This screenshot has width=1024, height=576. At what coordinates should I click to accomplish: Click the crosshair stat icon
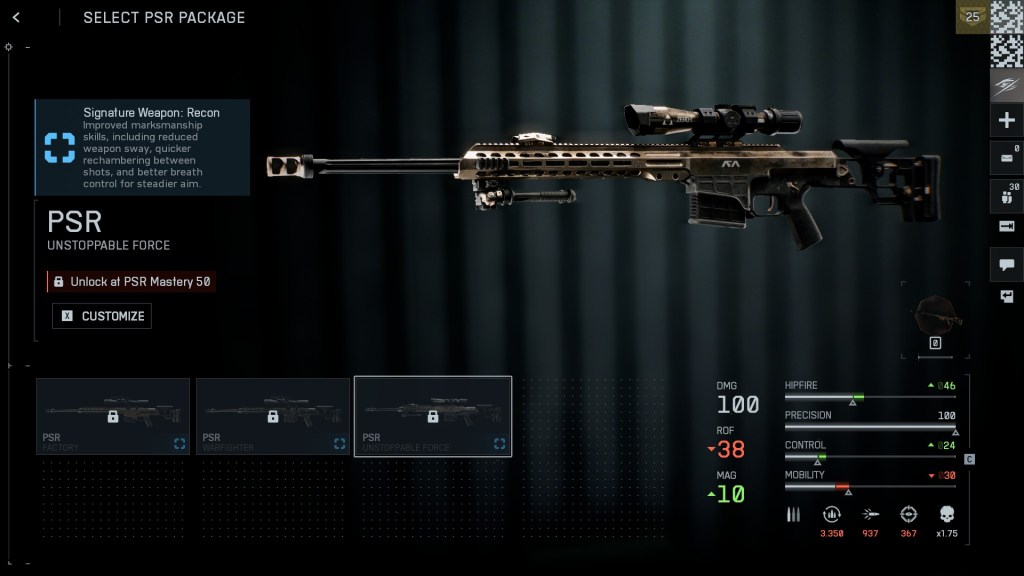[x=908, y=514]
